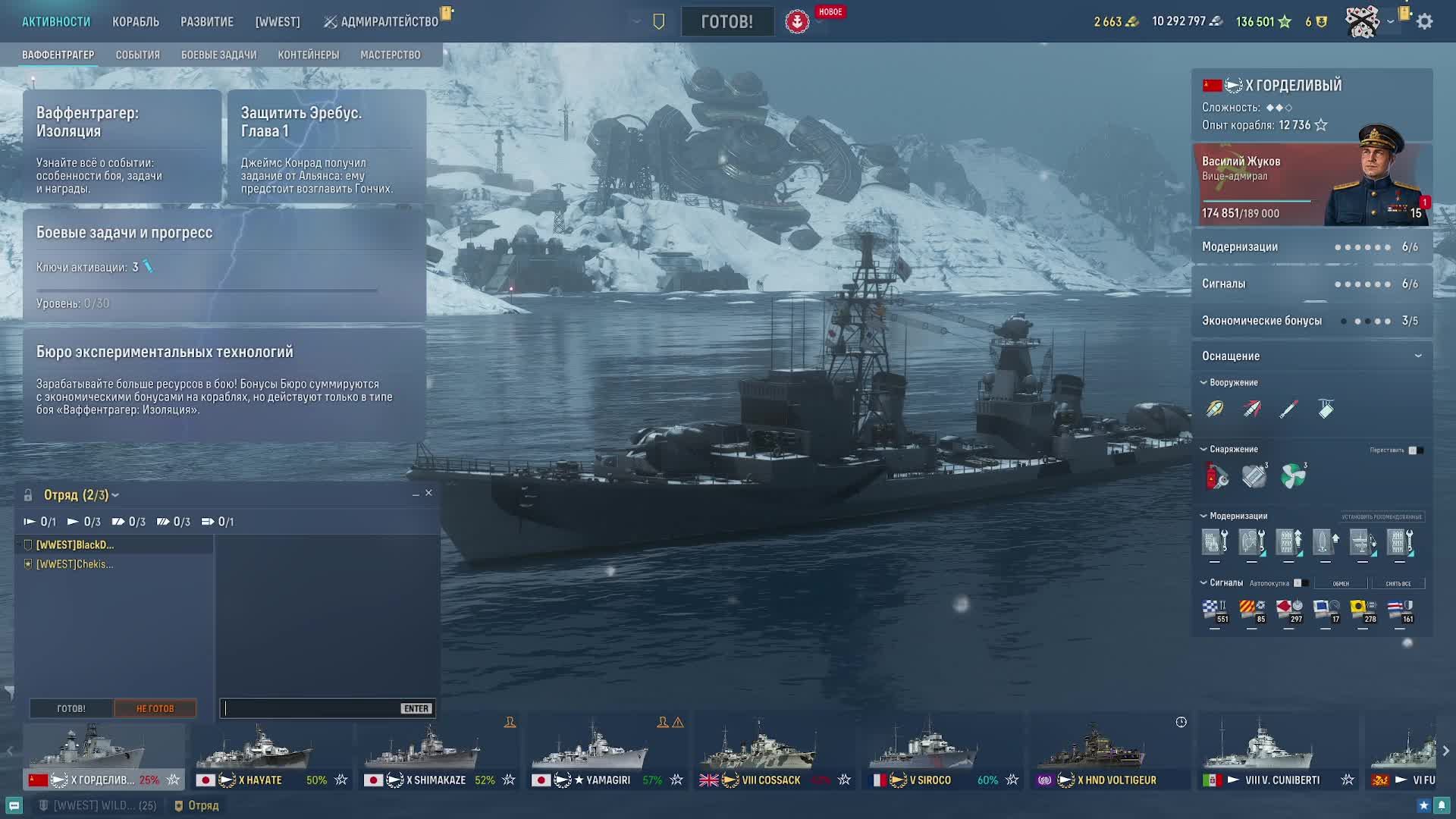
Task: Open the АДМИРАЛТЕЙСТВО menu
Action: pos(388,22)
